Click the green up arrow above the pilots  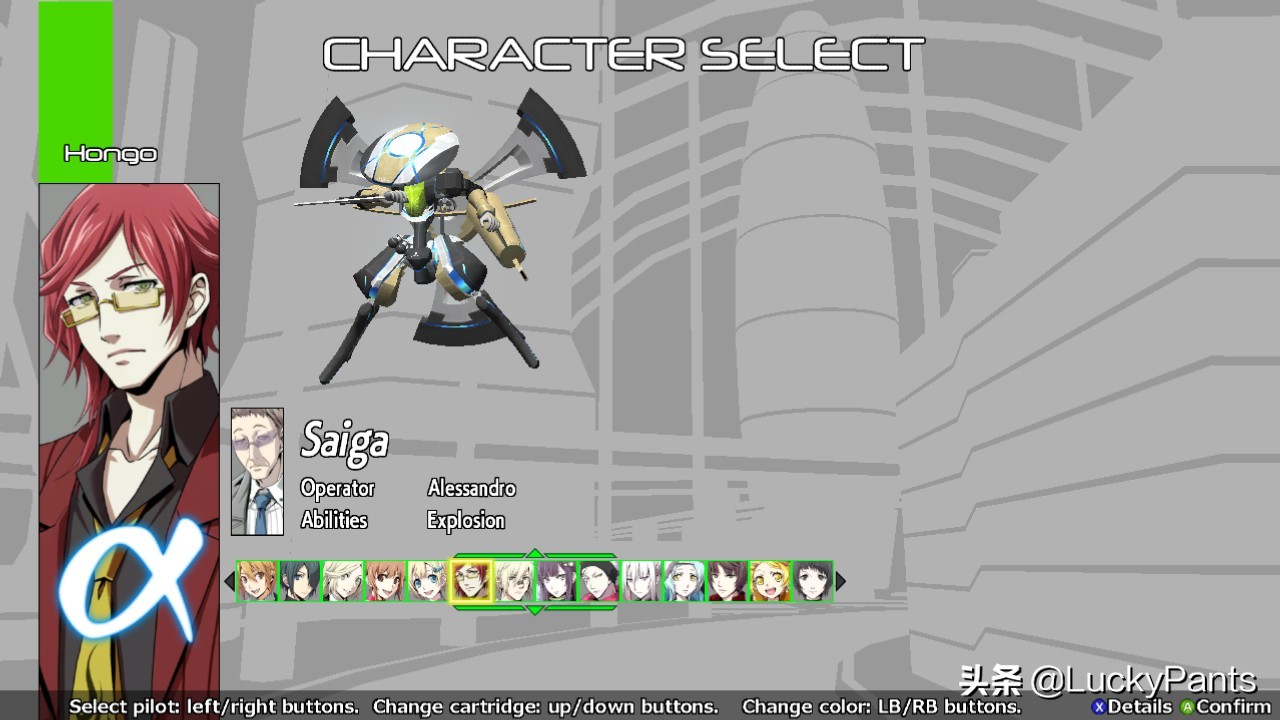tap(535, 553)
